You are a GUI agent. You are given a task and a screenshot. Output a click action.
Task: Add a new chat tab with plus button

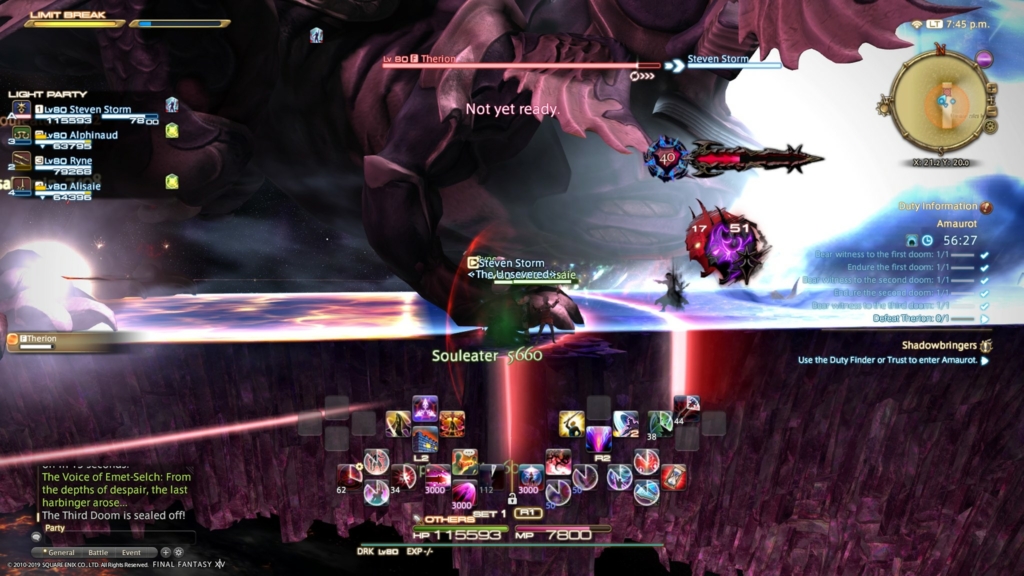point(166,551)
